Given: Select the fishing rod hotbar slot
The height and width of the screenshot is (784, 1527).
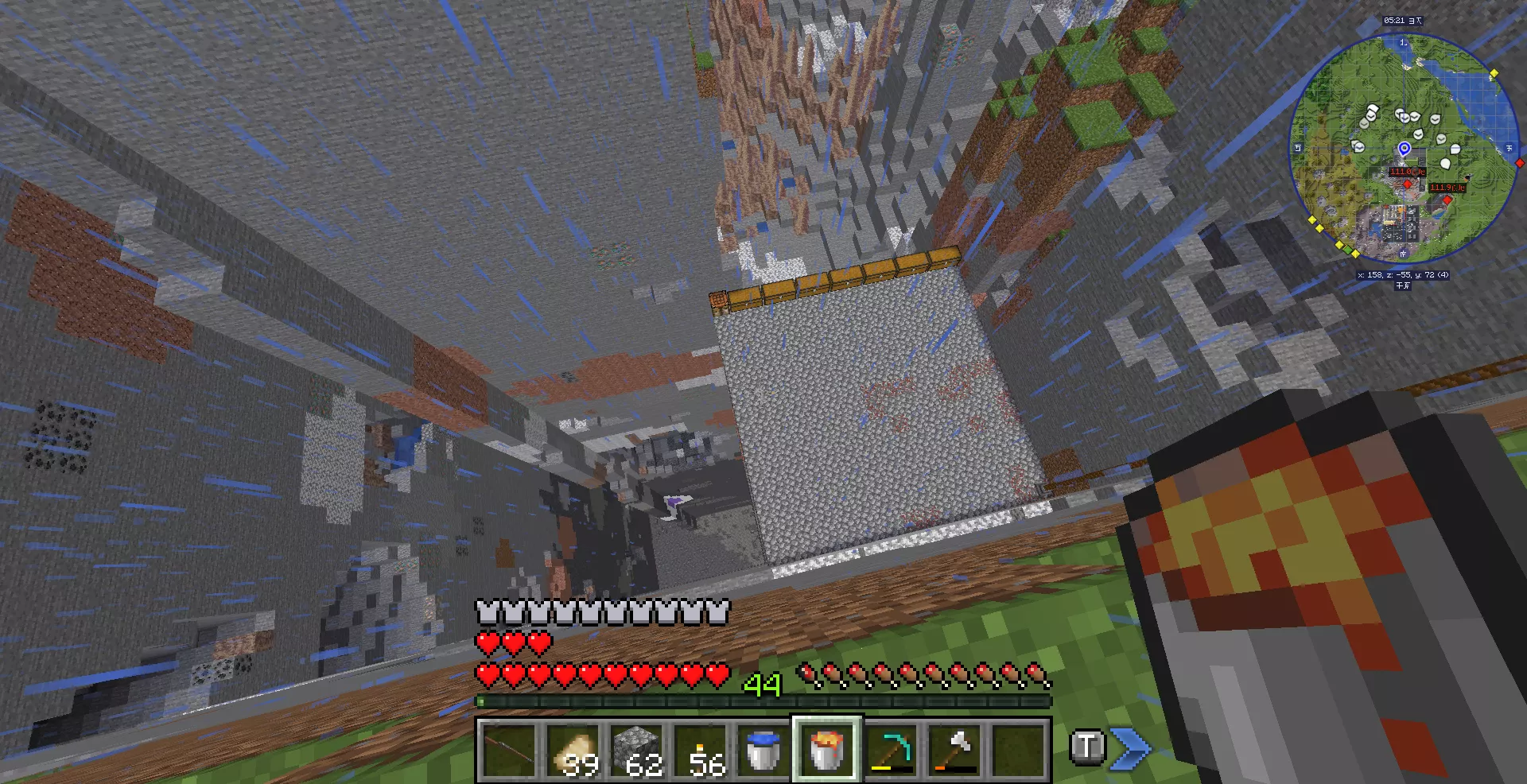Looking at the screenshot, I should [x=509, y=750].
